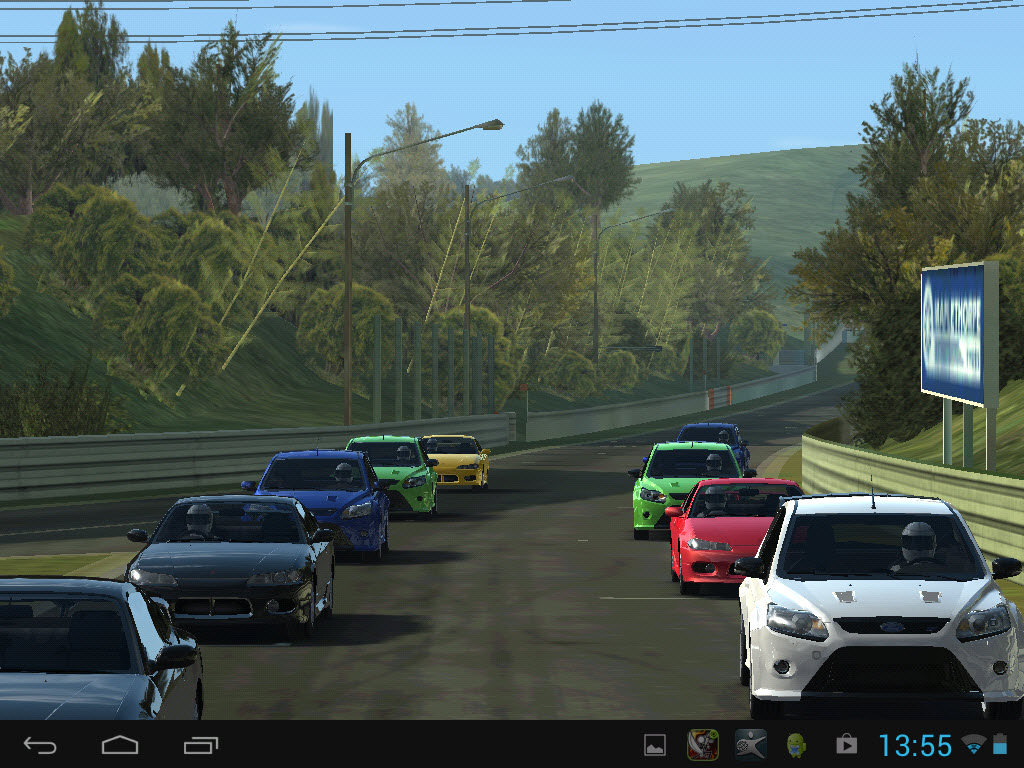Screen dimensions: 1024x768
Task: Open the Android home screen button
Action: click(x=120, y=745)
